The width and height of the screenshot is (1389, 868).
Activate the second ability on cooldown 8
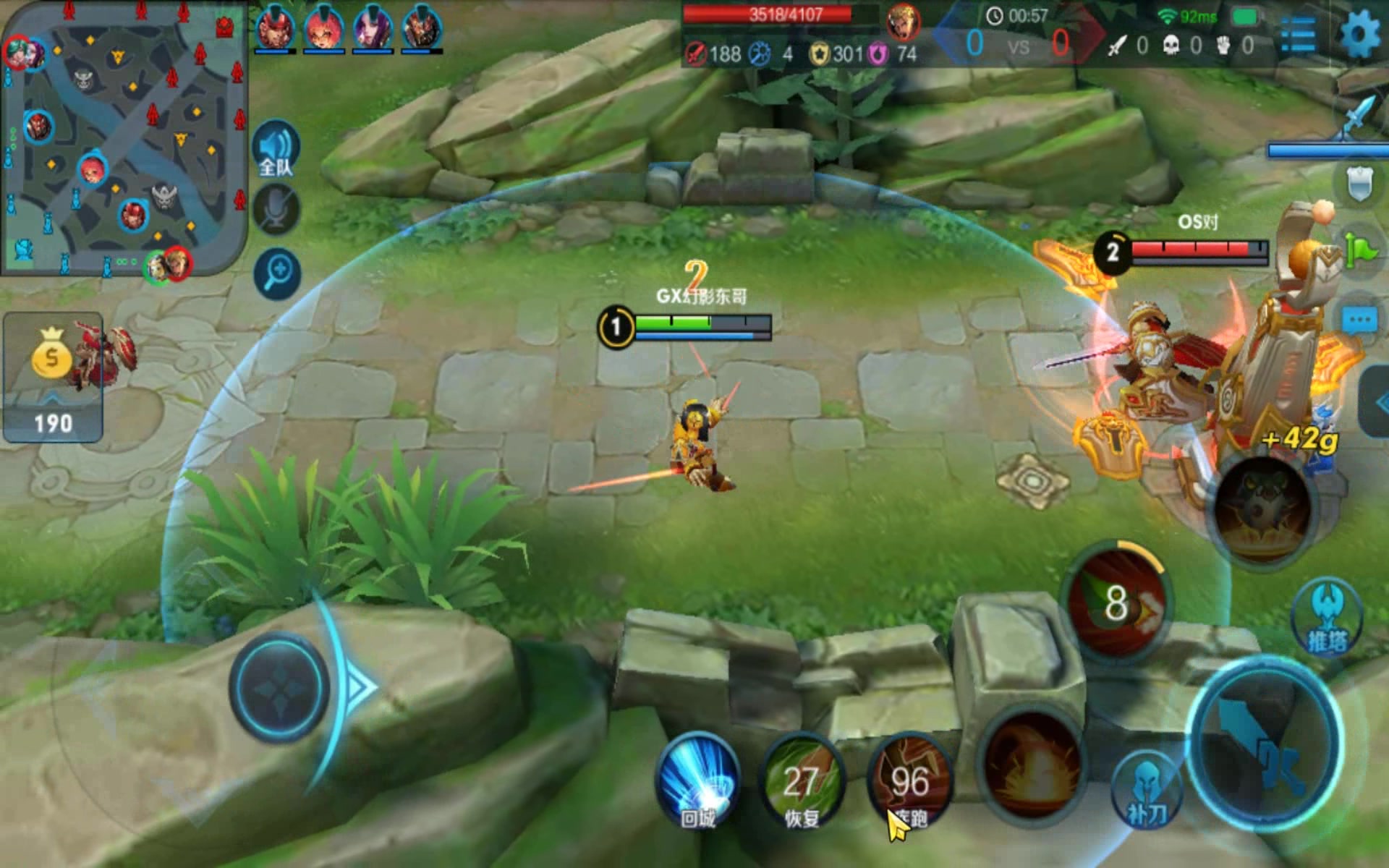coord(1116,602)
